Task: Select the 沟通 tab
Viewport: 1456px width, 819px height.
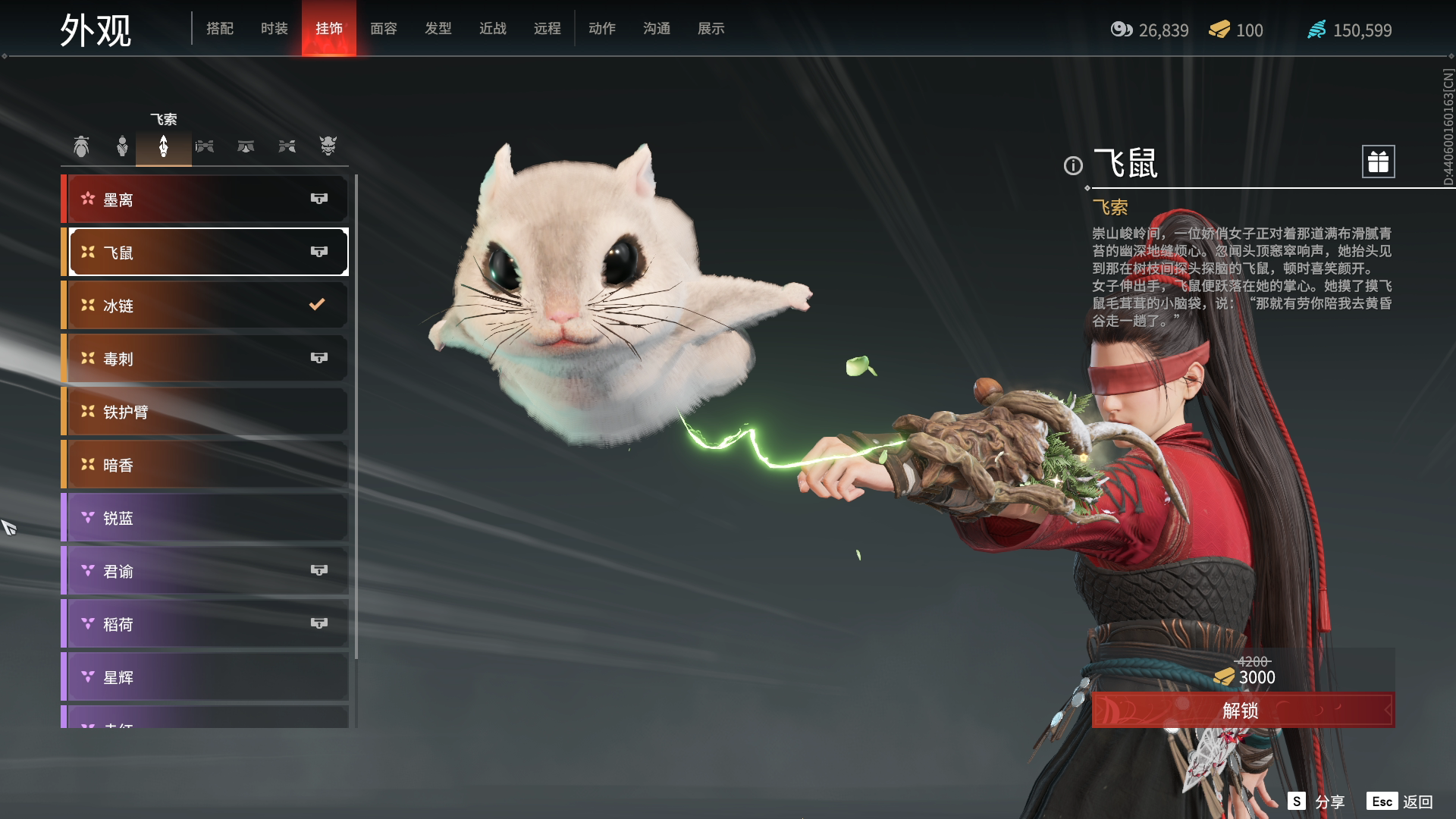Action: point(656,29)
